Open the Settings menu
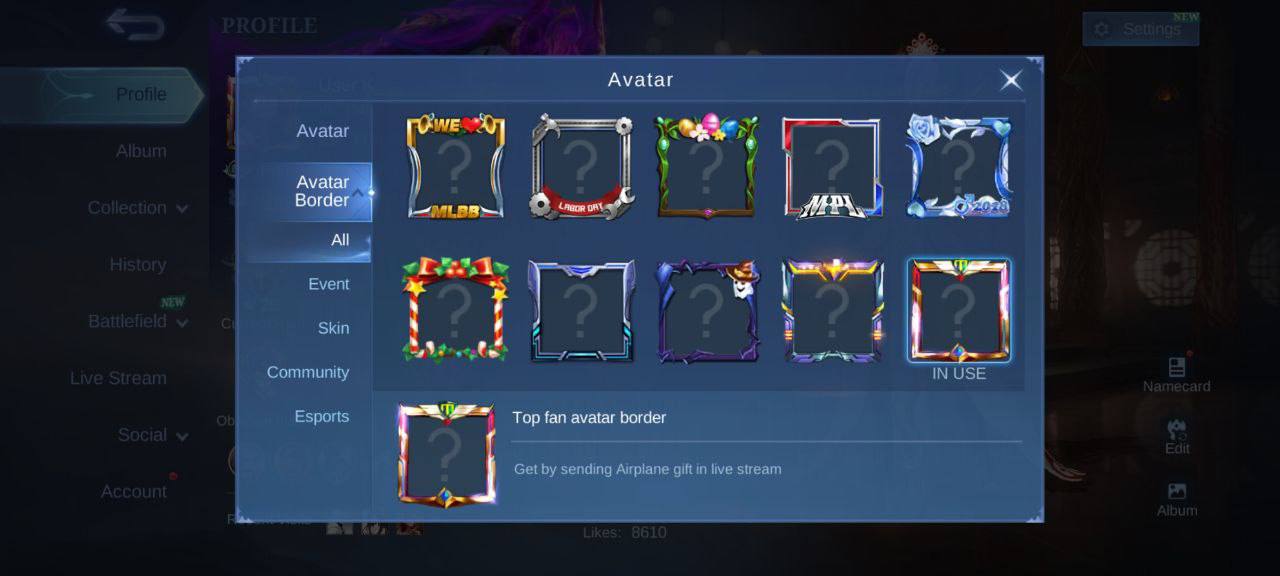The height and width of the screenshot is (576, 1280). click(x=1140, y=29)
